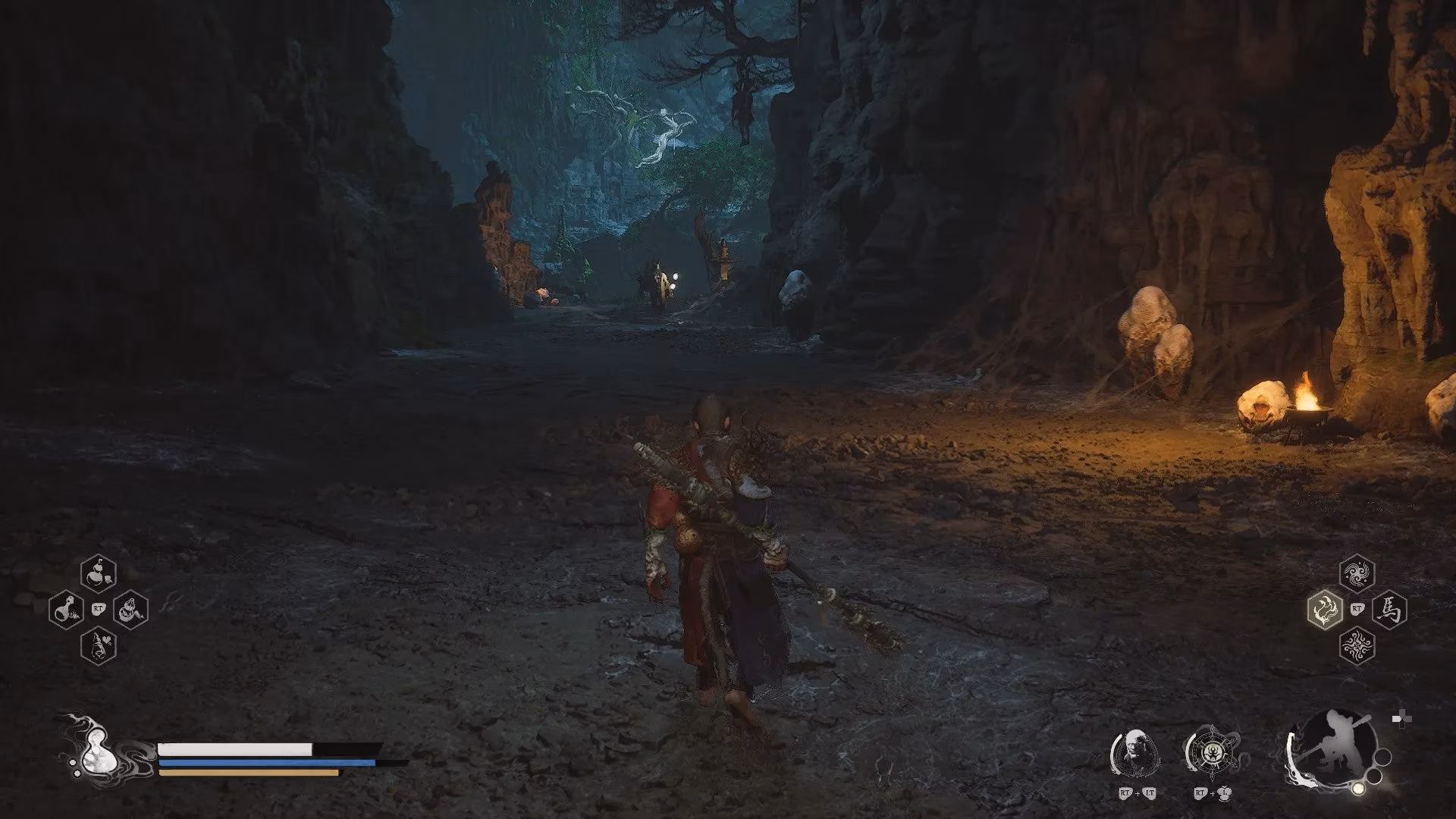Image resolution: width=1456 pixels, height=819 pixels.
Task: Select the bottom spell slot icon
Action: [x=1357, y=646]
